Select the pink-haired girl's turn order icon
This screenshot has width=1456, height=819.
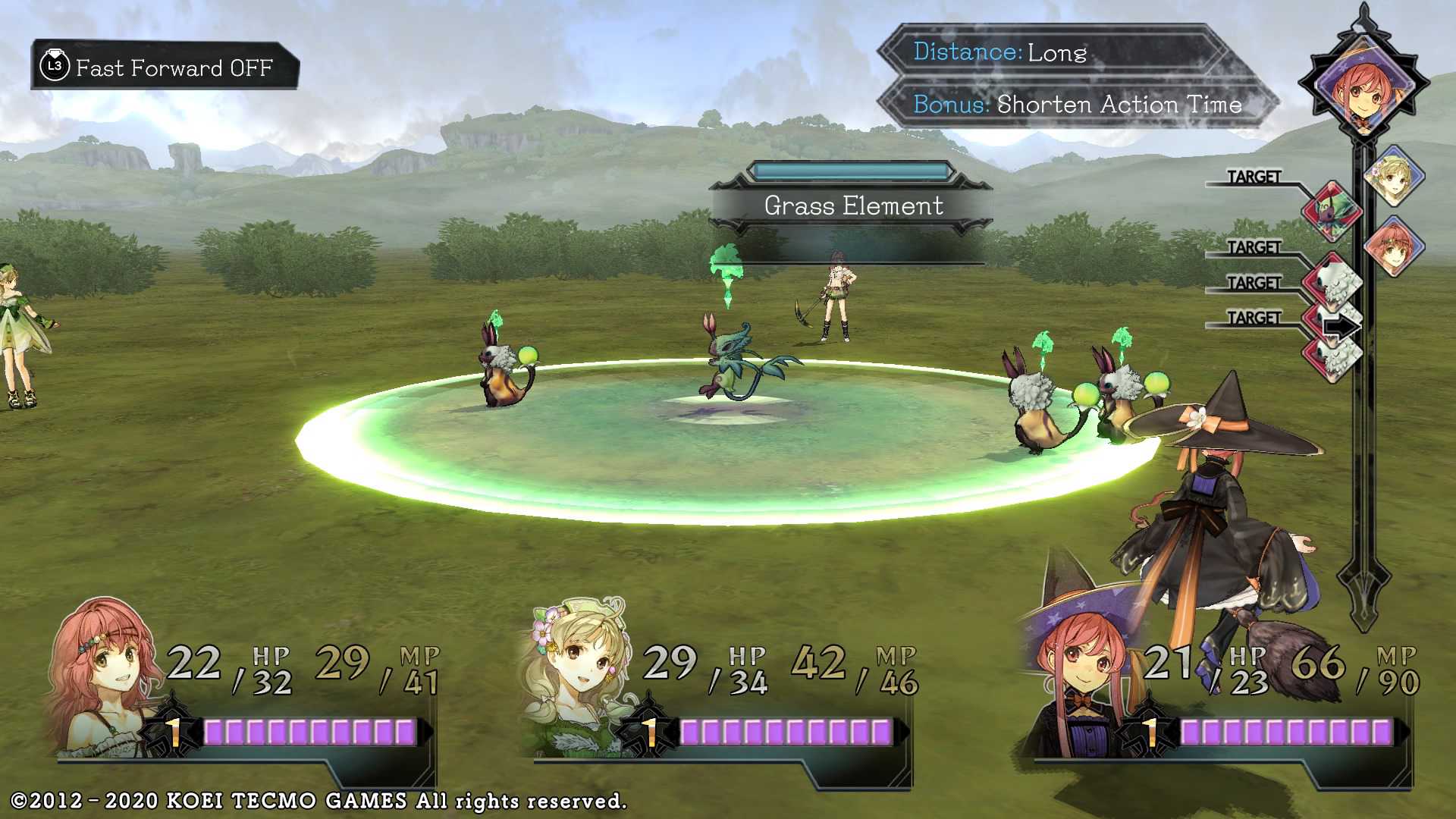point(1394,246)
